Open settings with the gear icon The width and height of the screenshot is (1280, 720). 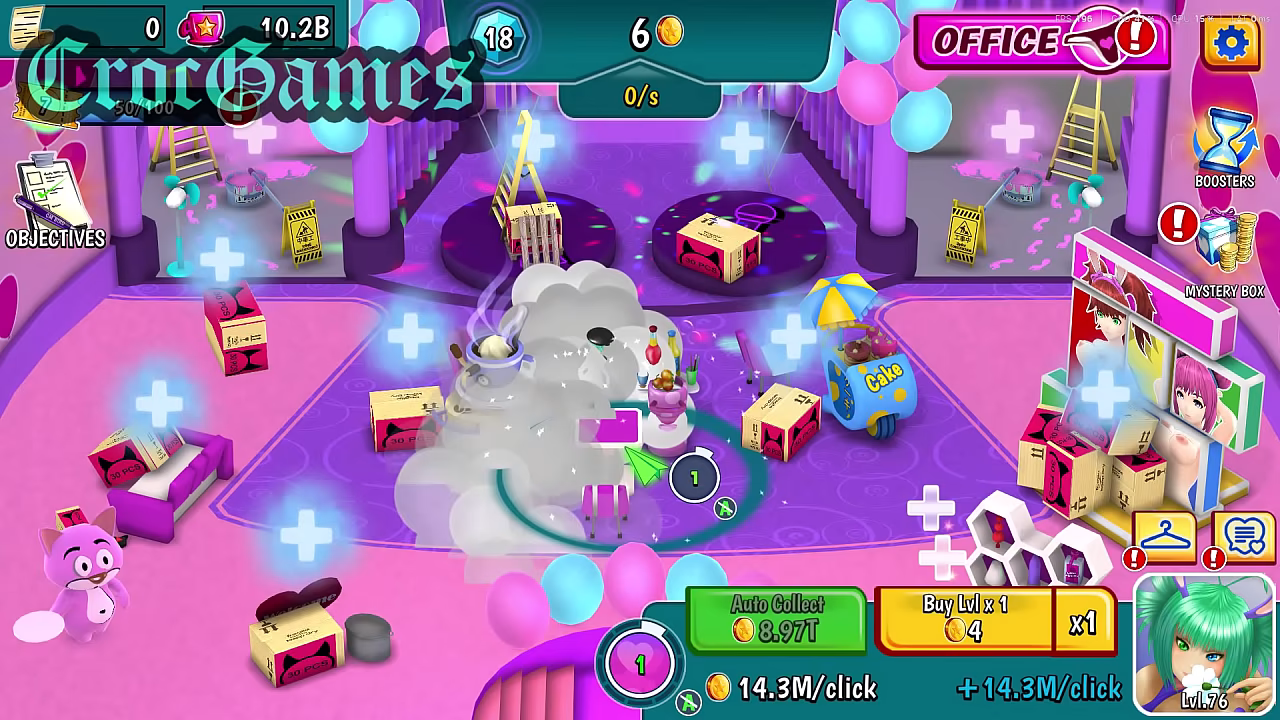tap(1230, 41)
